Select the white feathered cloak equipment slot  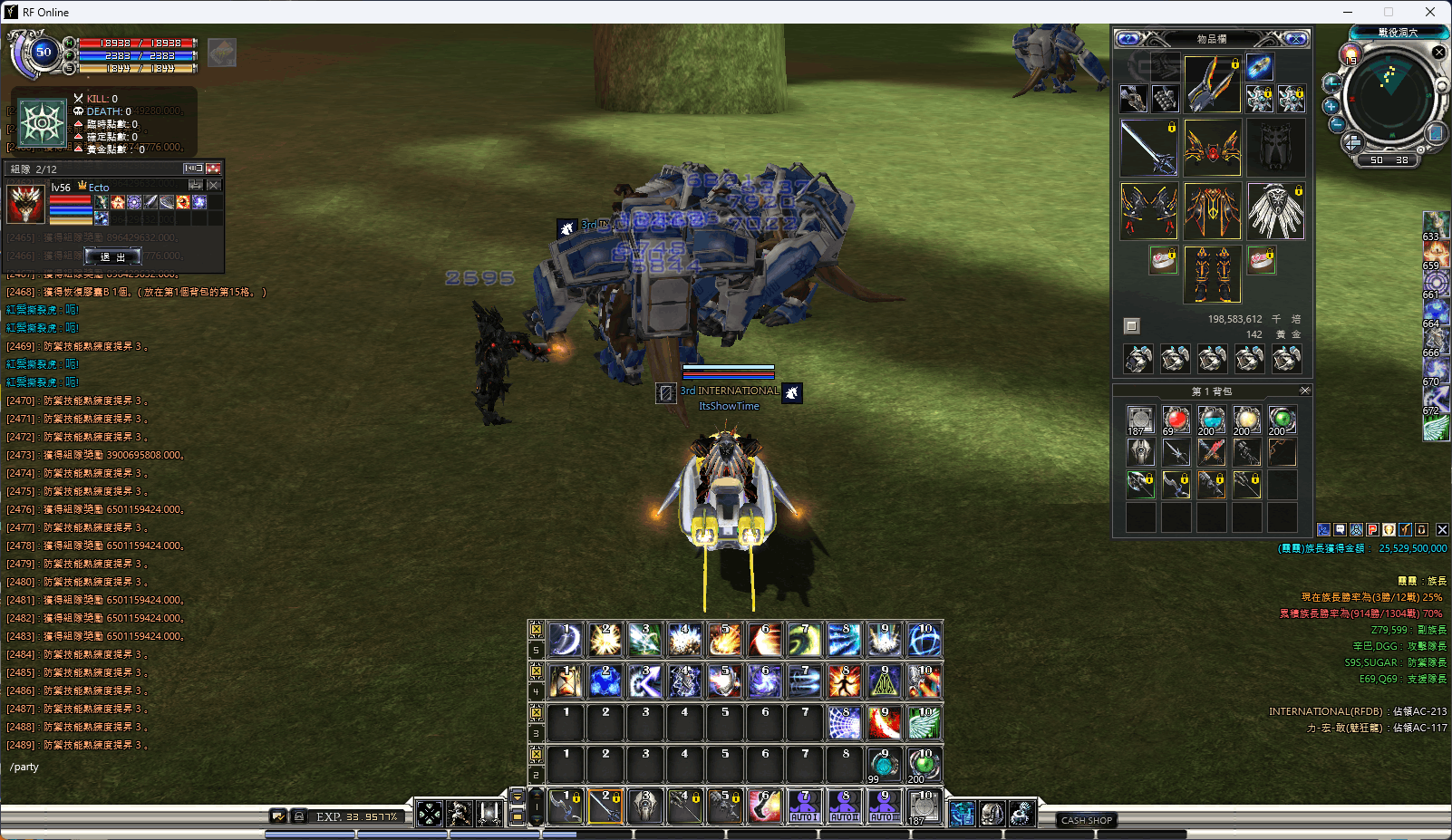point(1275,211)
